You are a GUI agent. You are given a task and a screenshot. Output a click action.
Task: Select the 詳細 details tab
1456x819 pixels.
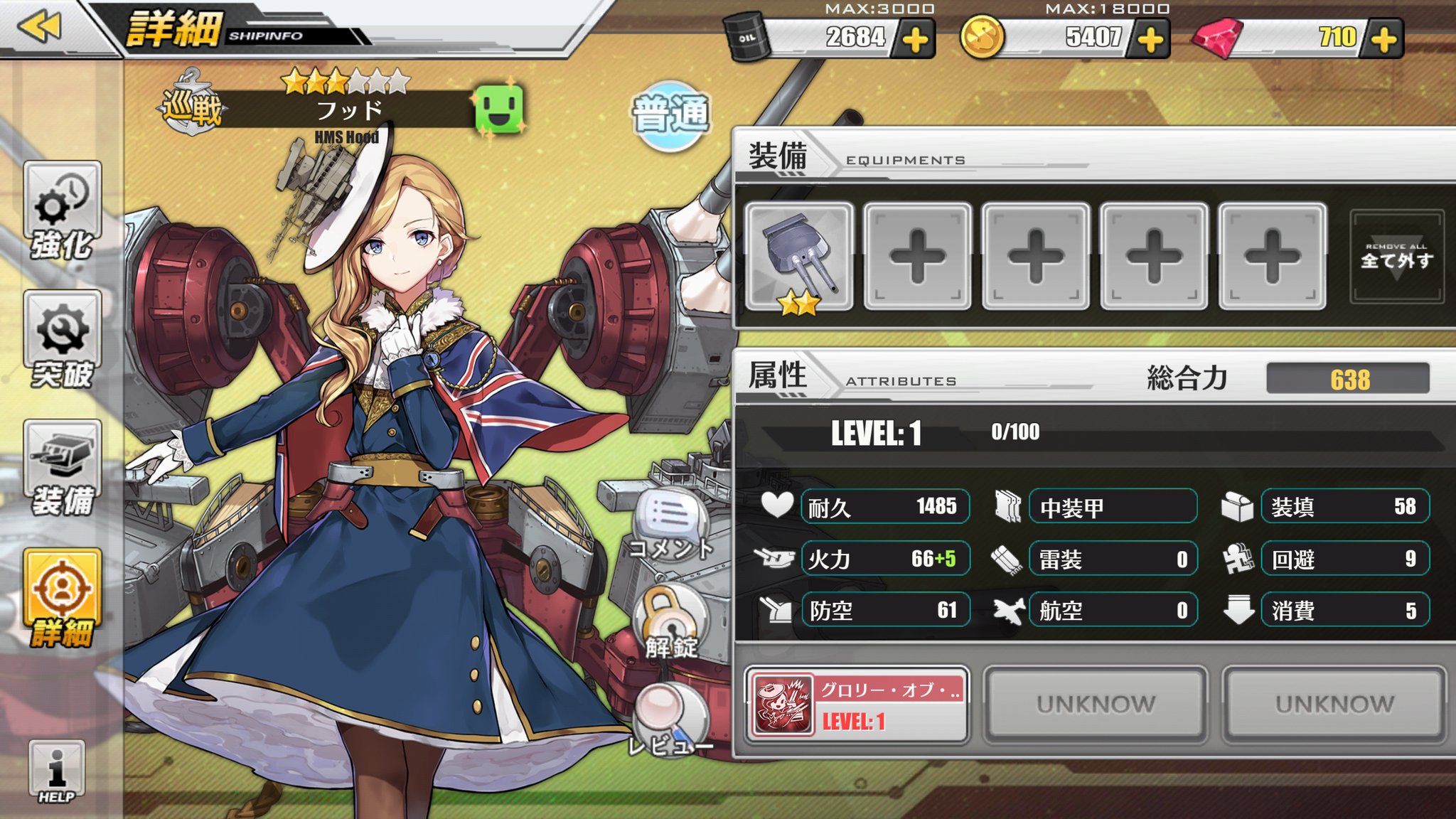(63, 597)
